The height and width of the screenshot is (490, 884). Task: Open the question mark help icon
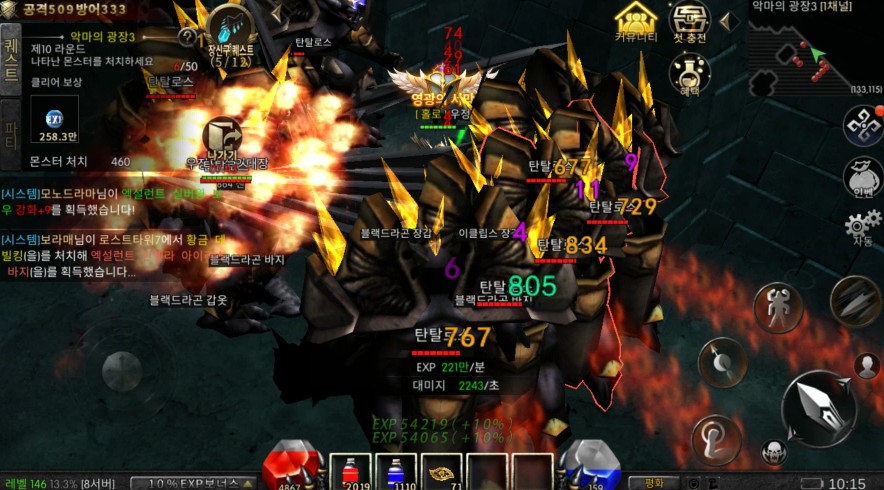pos(187,37)
